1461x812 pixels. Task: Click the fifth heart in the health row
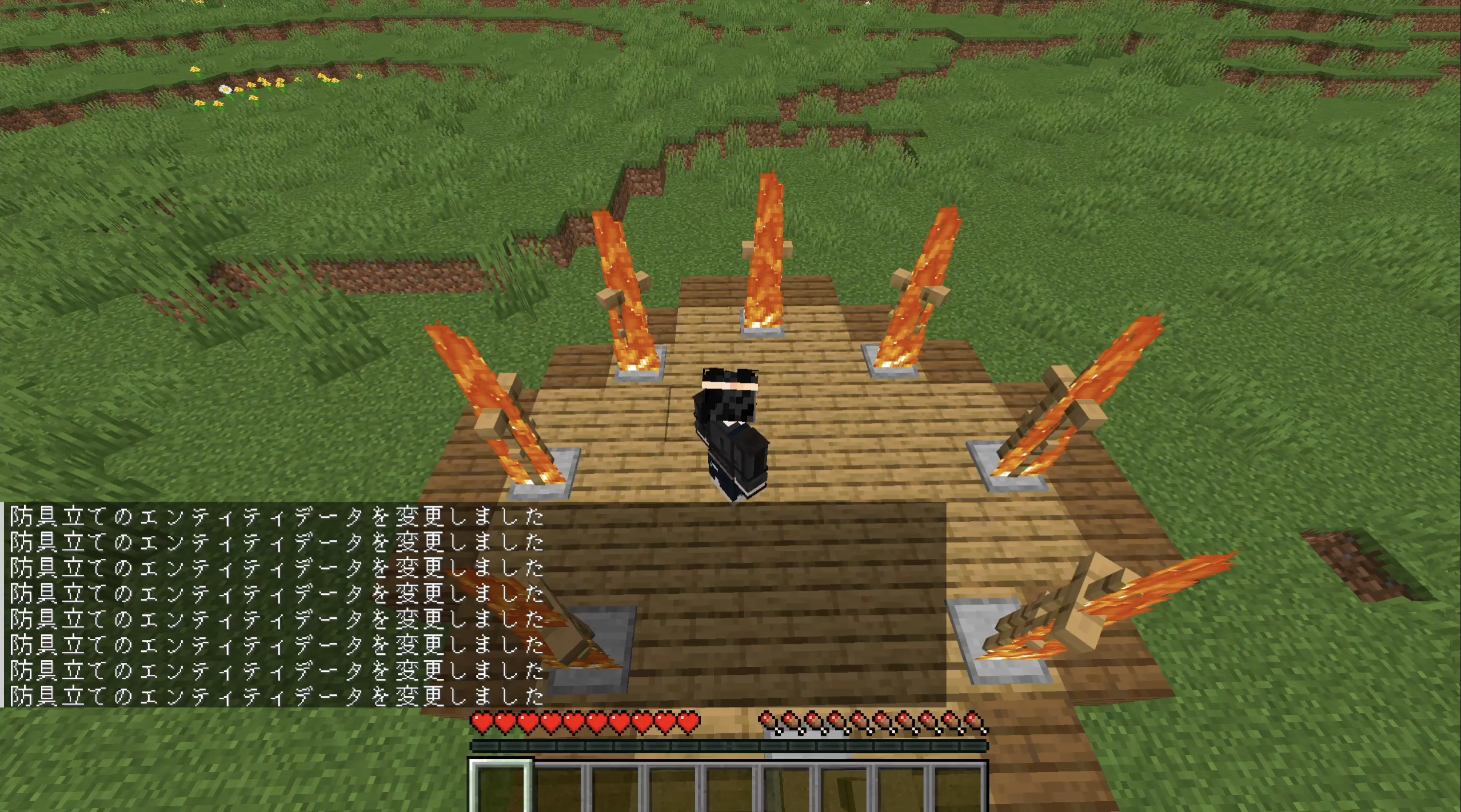(576, 721)
